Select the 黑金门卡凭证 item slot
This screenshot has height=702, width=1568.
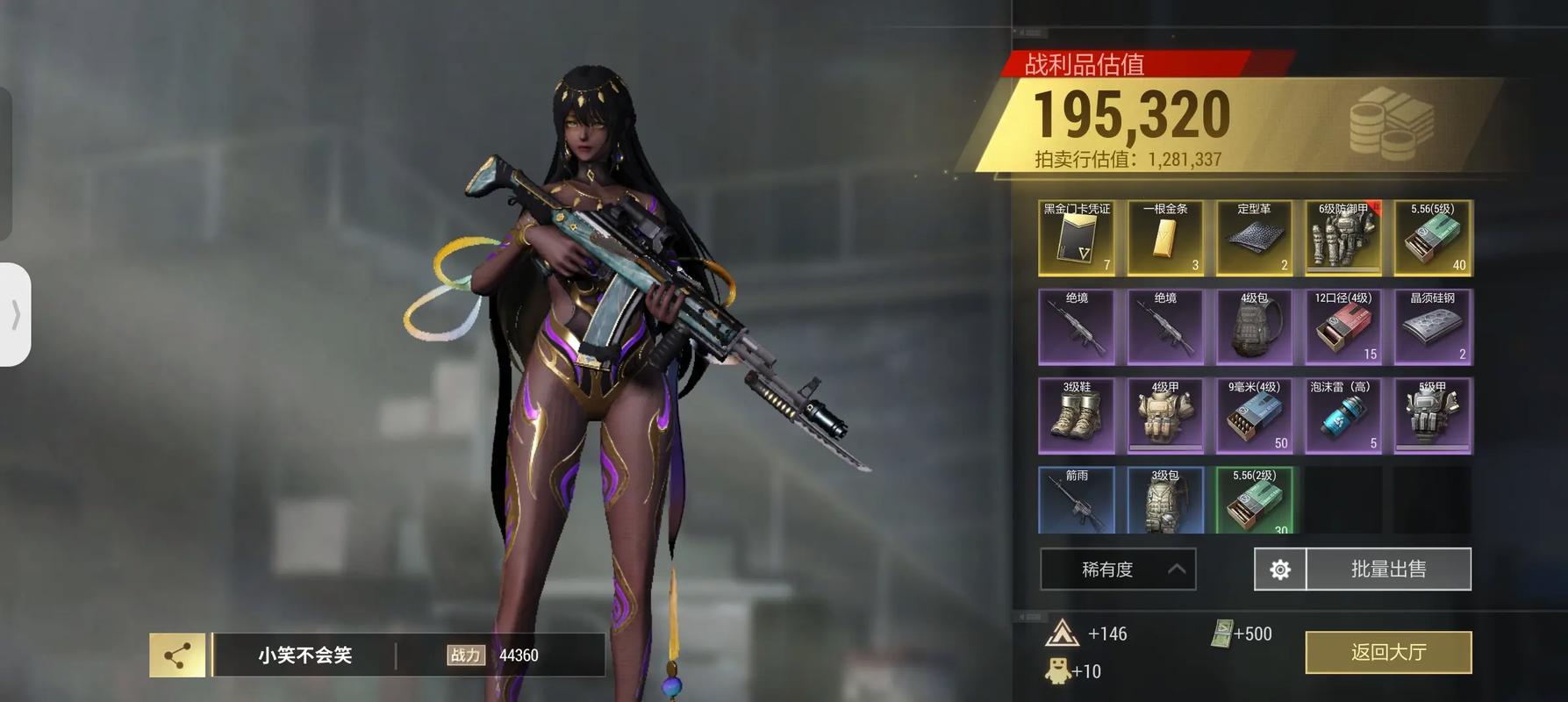pyautogui.click(x=1077, y=239)
